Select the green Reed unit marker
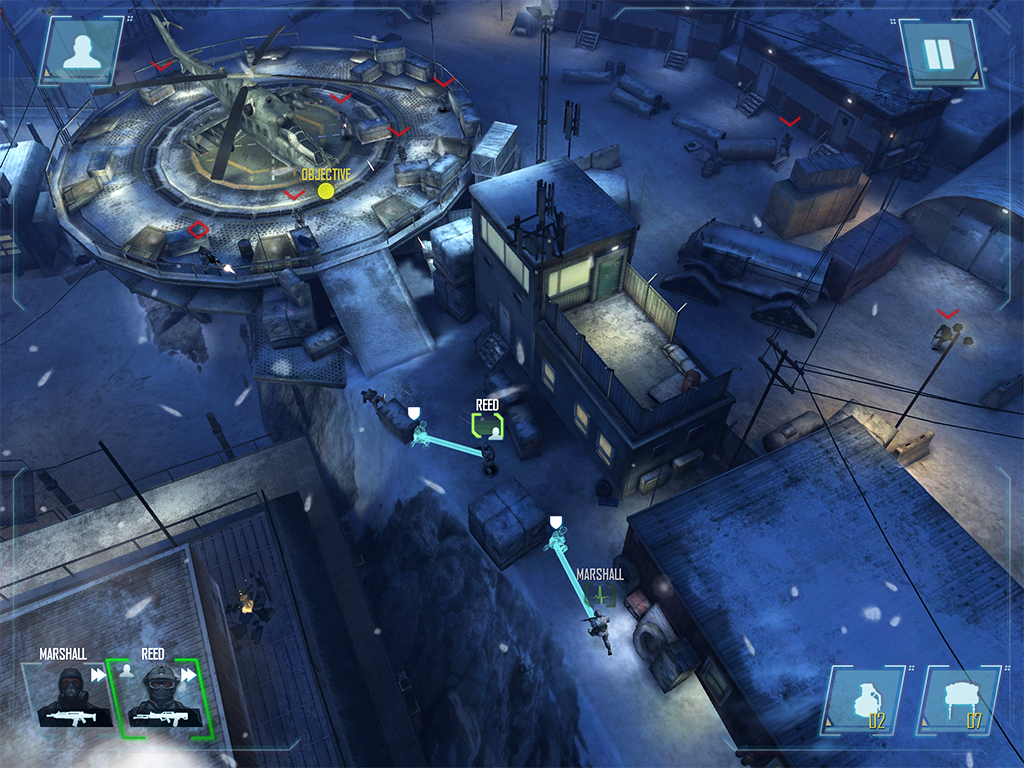This screenshot has width=1024, height=768. [487, 426]
